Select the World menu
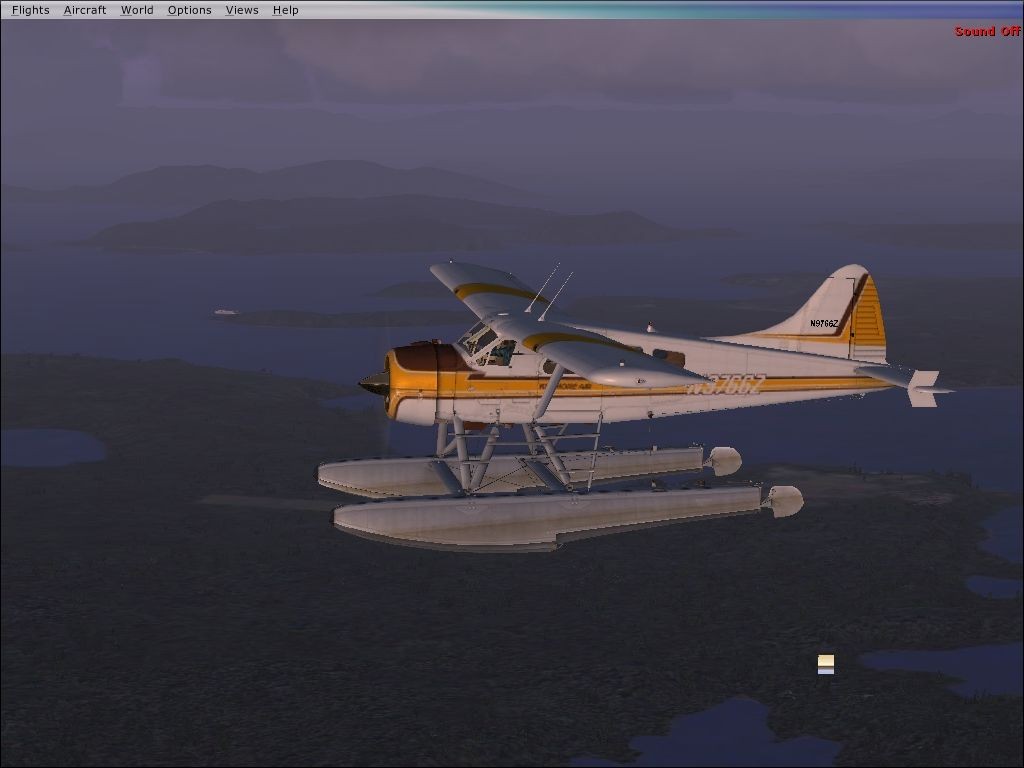The width and height of the screenshot is (1024, 768). click(x=137, y=10)
